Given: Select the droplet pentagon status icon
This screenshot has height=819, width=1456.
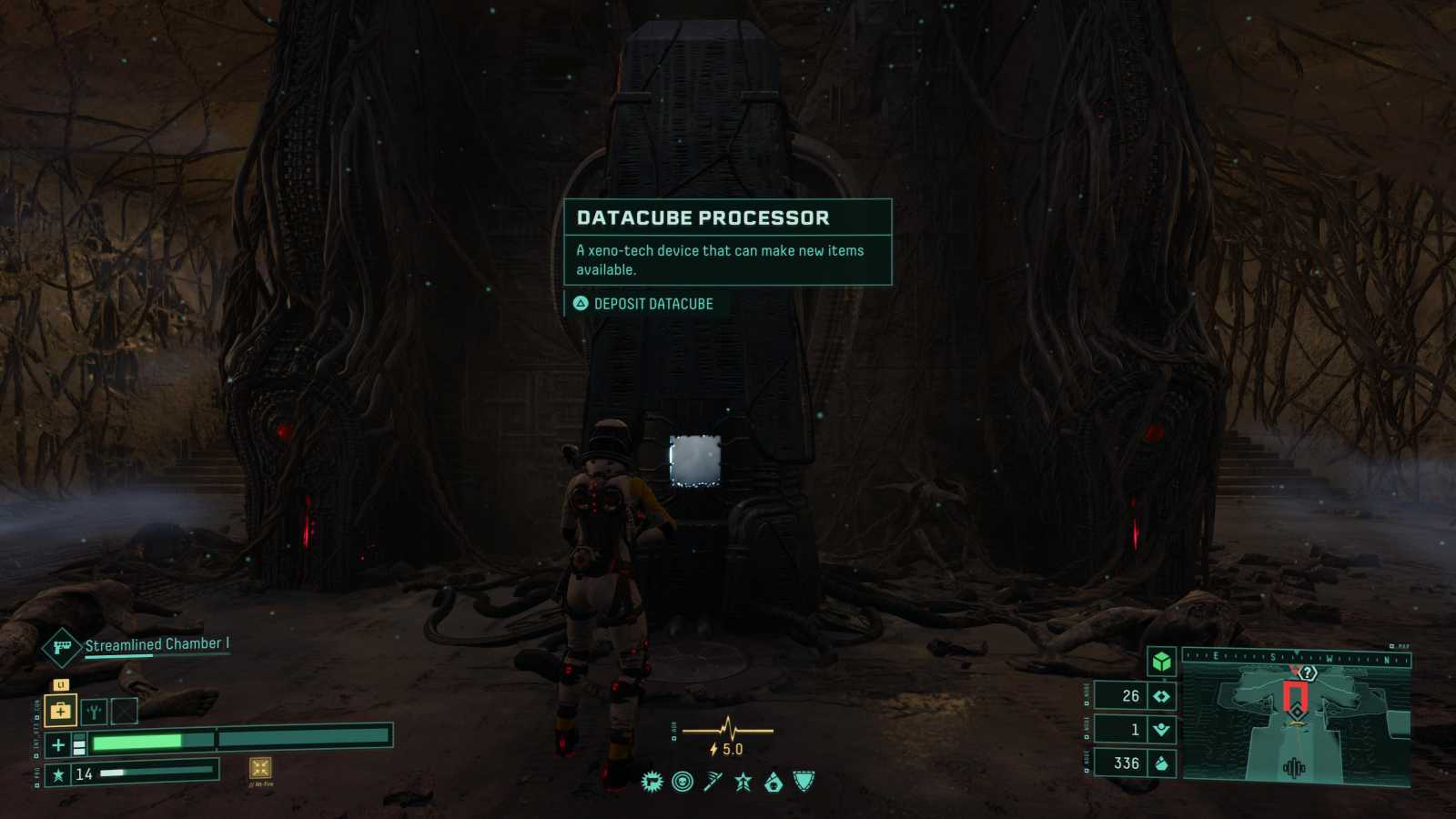Looking at the screenshot, I should coord(773,782).
